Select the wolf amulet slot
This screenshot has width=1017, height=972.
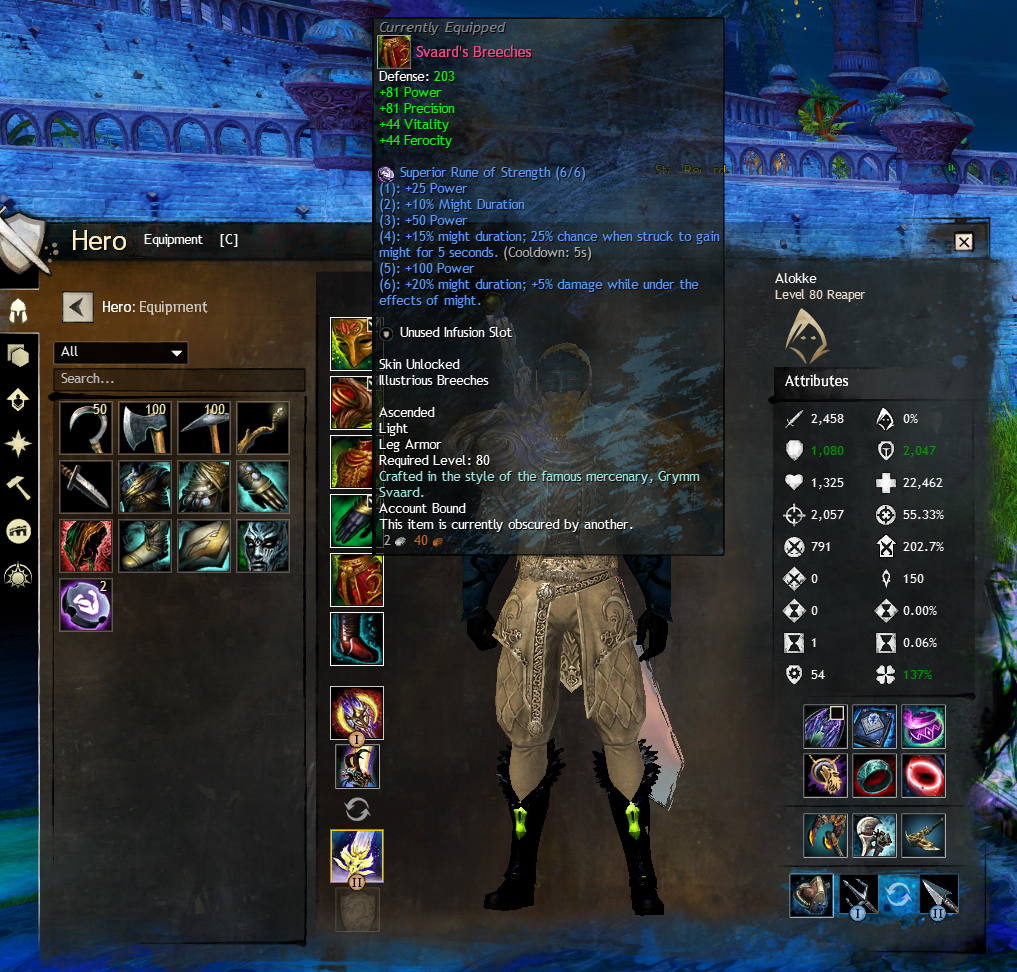(x=825, y=775)
